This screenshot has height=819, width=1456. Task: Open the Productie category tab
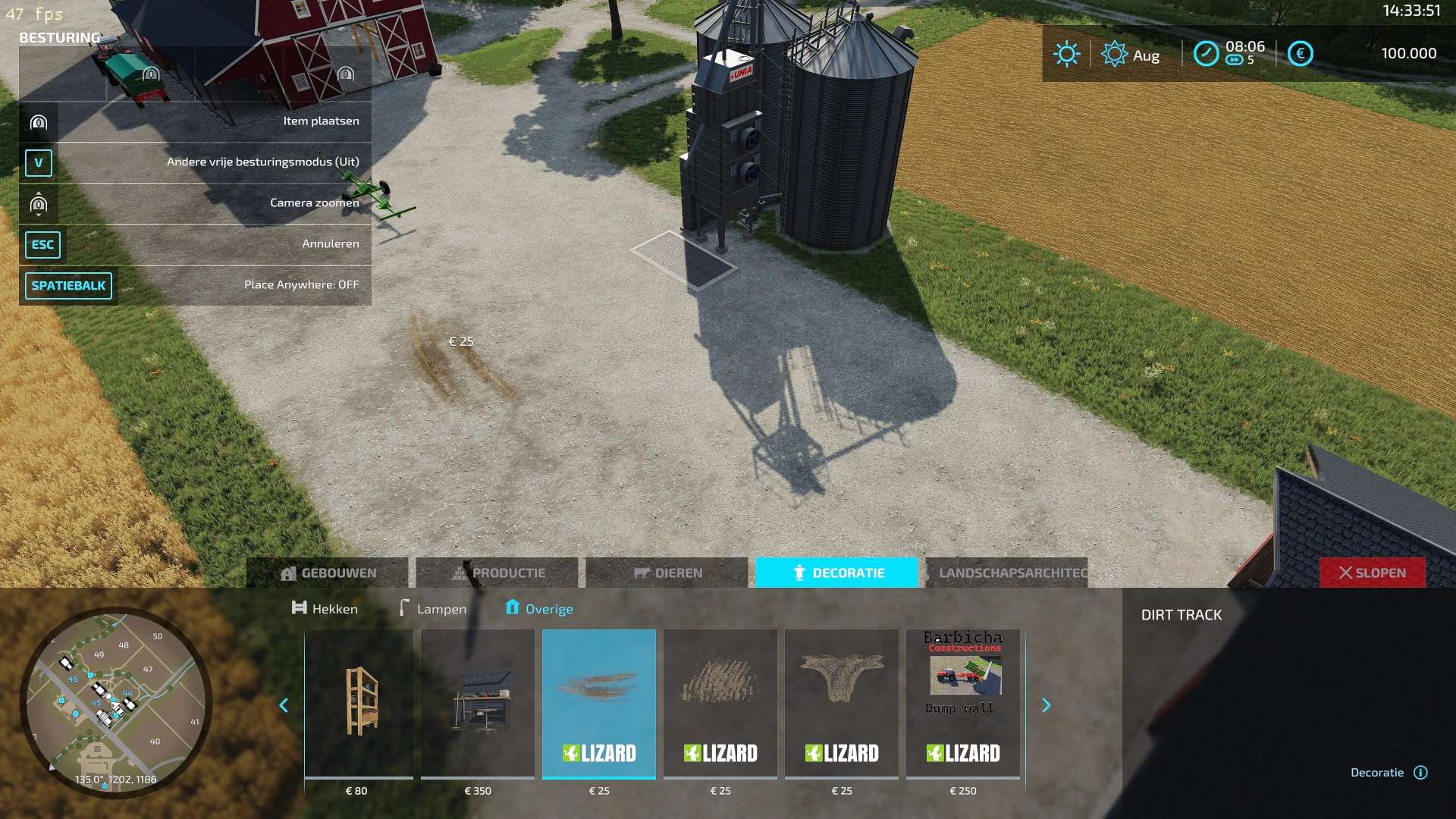497,573
